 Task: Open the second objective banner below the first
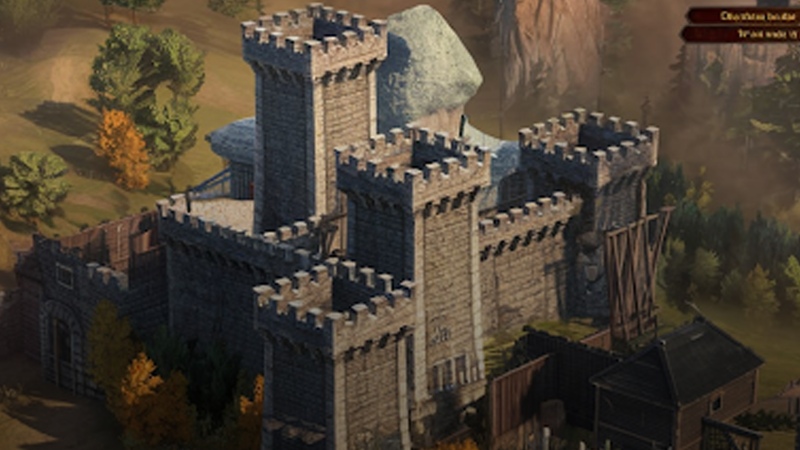point(742,33)
